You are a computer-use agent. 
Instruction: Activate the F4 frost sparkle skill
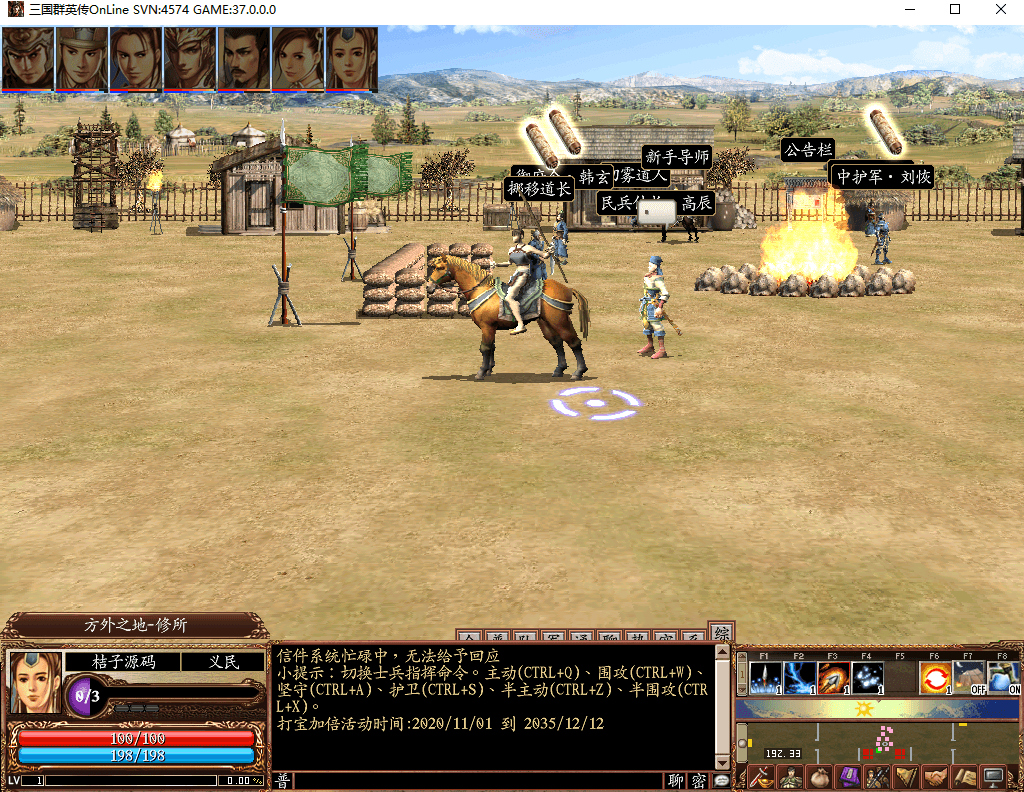click(x=868, y=678)
